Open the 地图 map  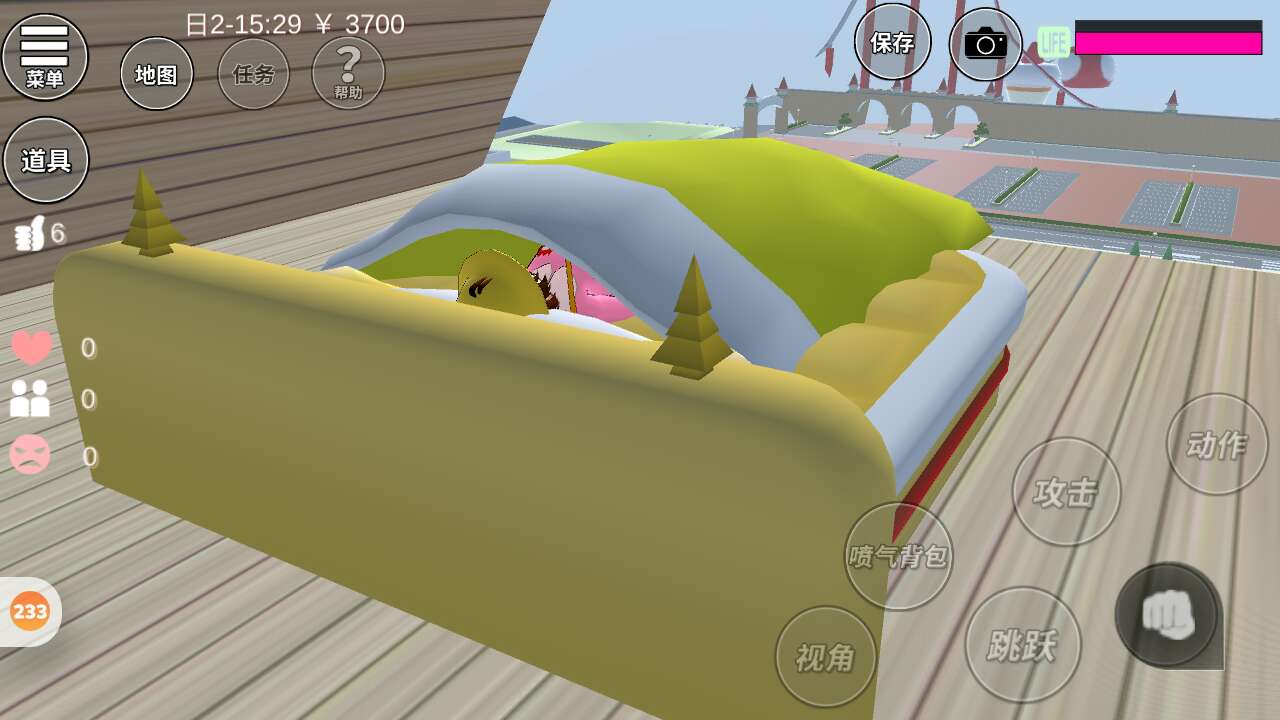coord(156,74)
